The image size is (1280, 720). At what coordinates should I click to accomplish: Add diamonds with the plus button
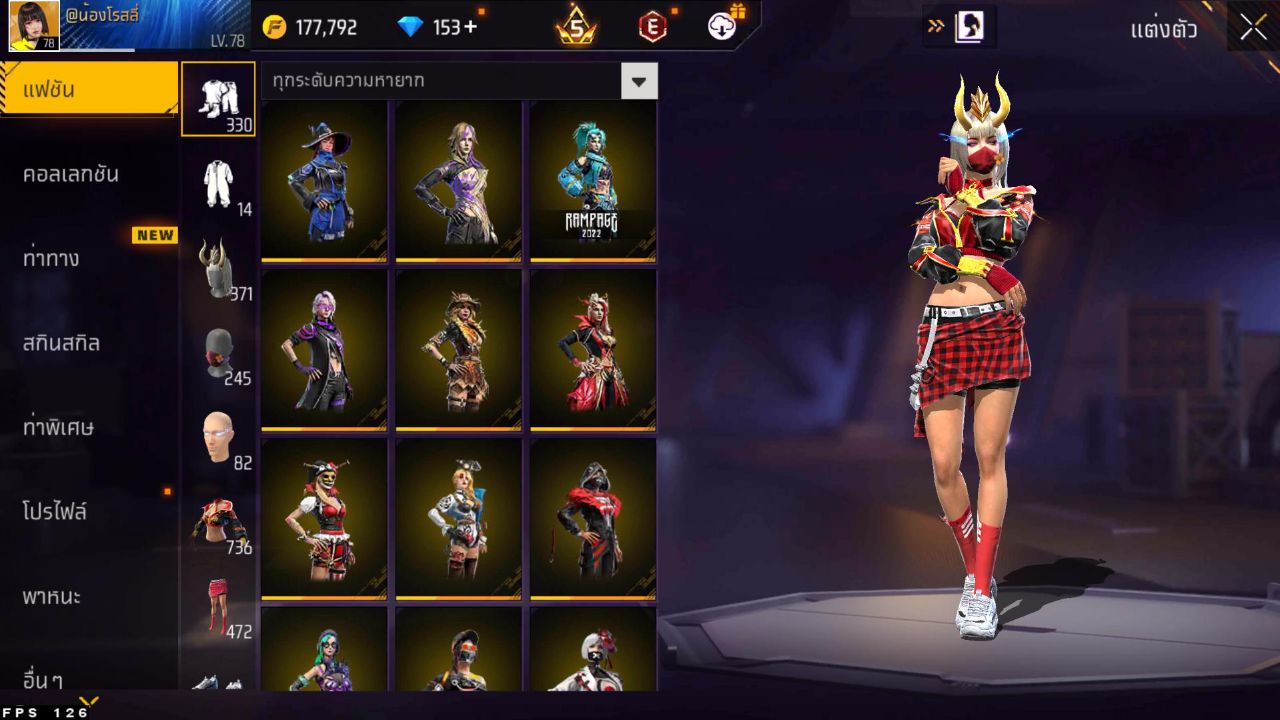click(x=468, y=27)
